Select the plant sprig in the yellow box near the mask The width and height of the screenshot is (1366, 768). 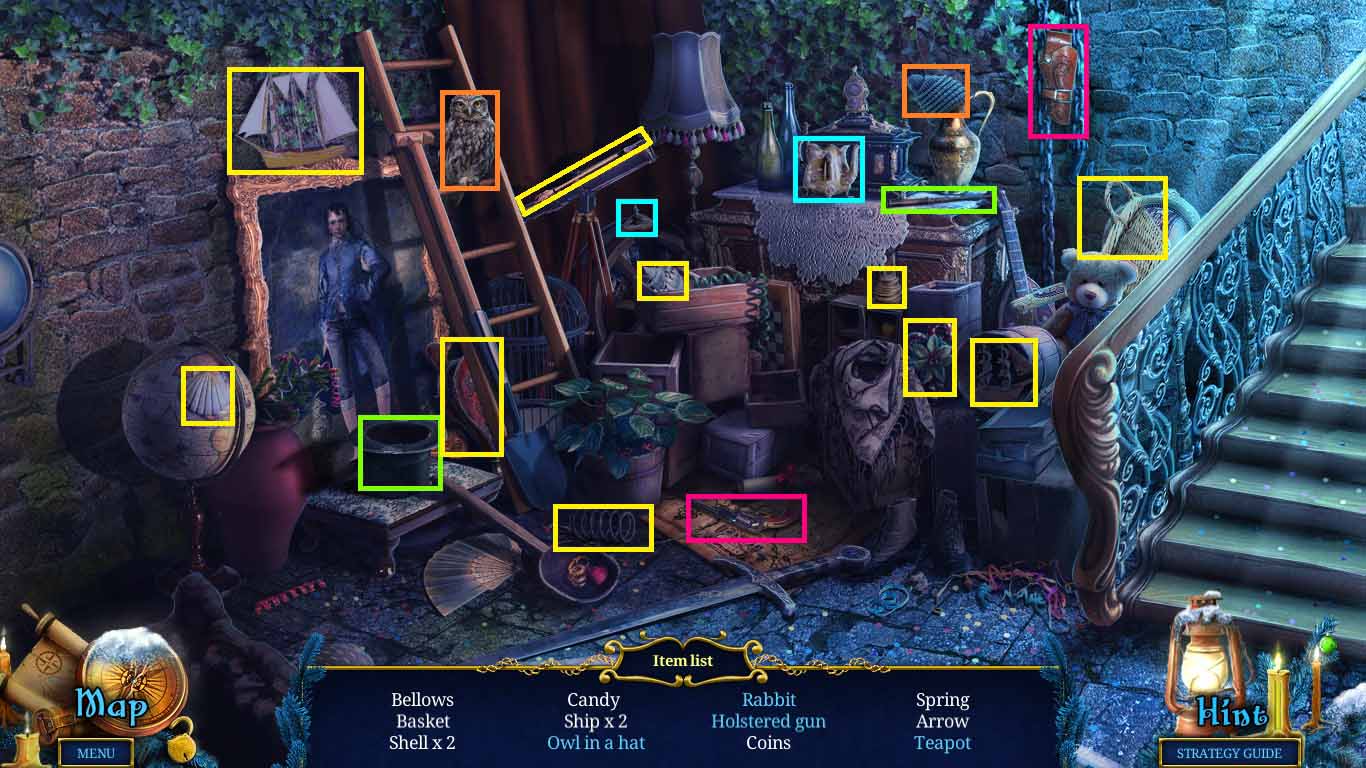(x=931, y=357)
